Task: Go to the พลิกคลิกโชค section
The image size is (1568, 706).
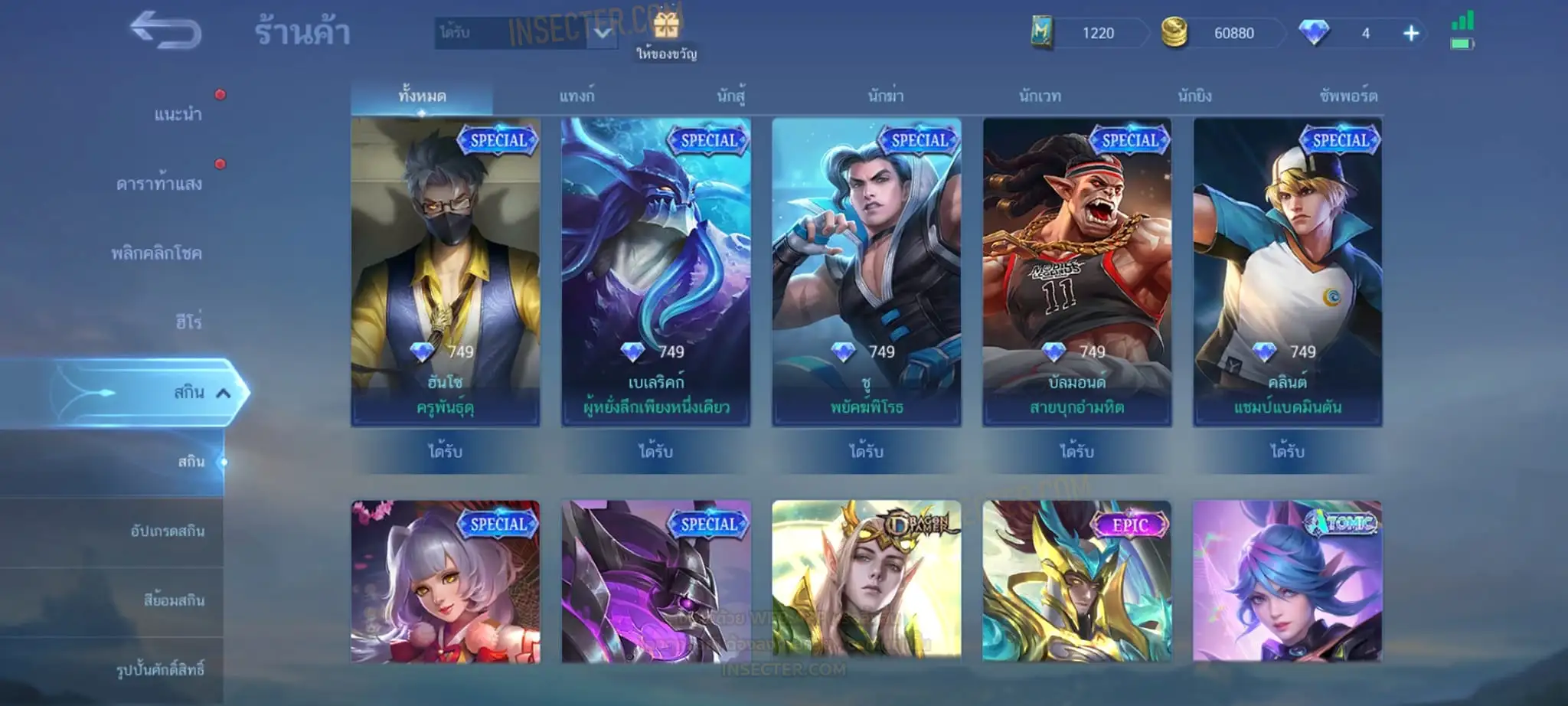Action: 157,253
